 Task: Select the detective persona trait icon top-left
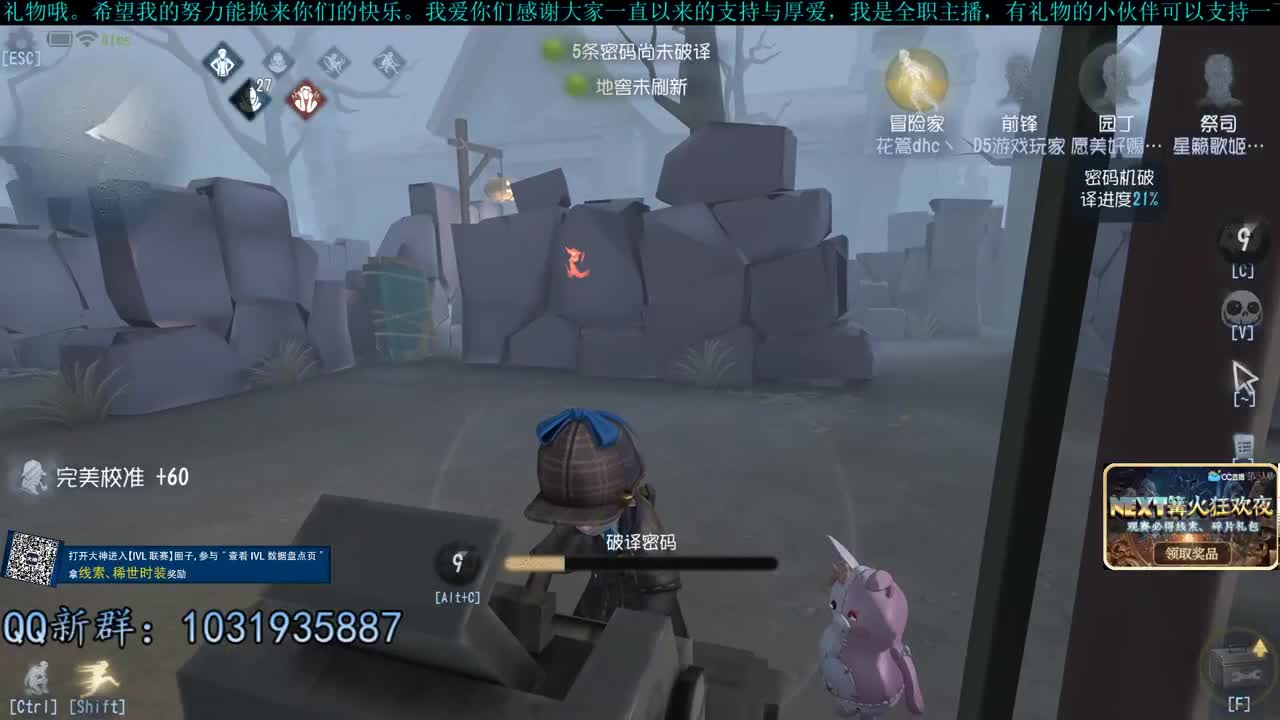222,62
